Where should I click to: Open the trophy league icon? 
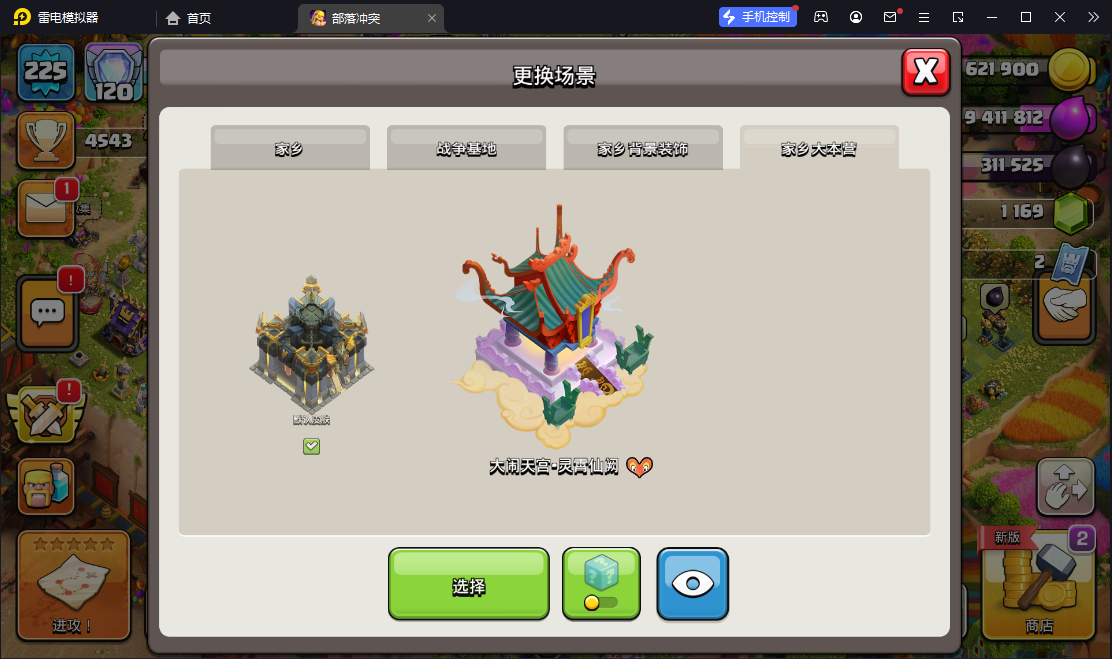point(45,139)
